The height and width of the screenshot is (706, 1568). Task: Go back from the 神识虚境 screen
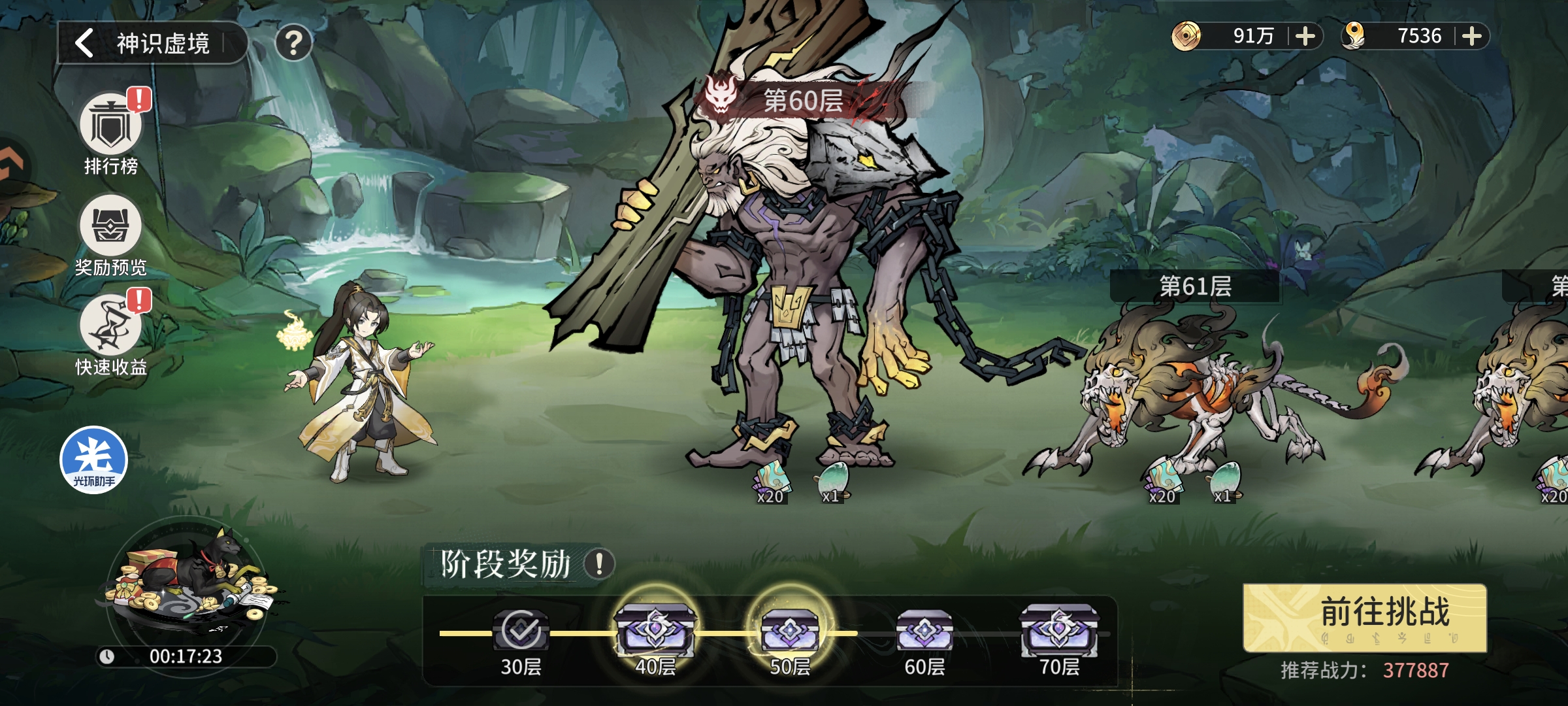point(85,43)
